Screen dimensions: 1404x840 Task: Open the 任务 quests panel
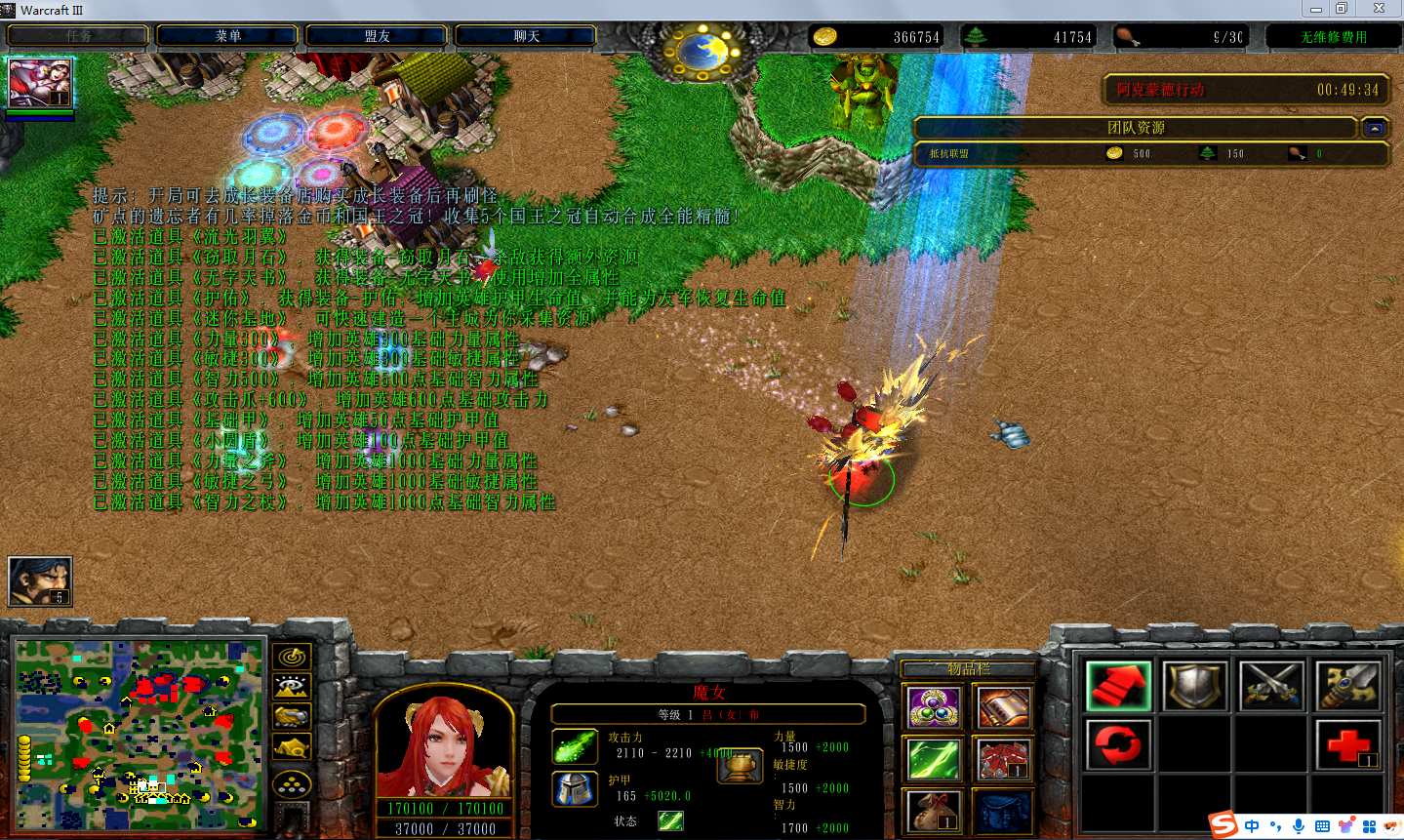(x=78, y=36)
